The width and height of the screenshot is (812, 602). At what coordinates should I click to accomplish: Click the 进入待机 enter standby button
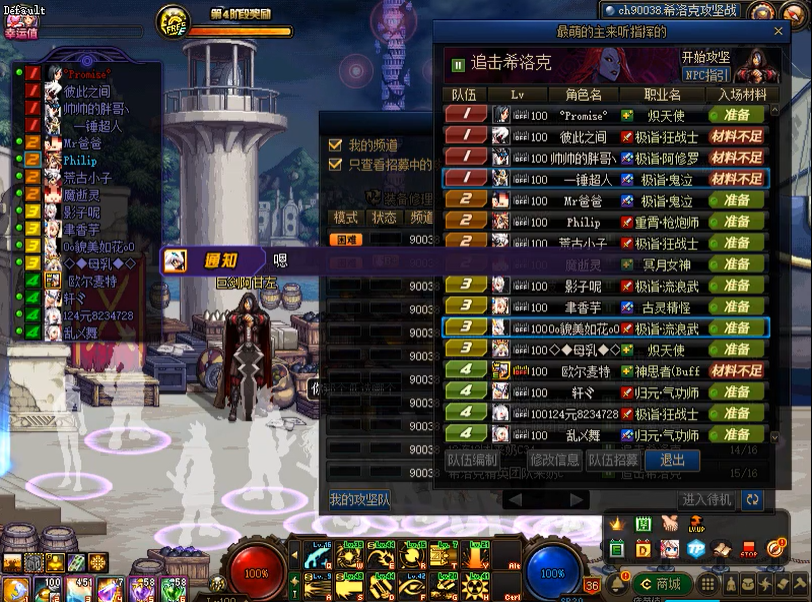pyautogui.click(x=707, y=499)
